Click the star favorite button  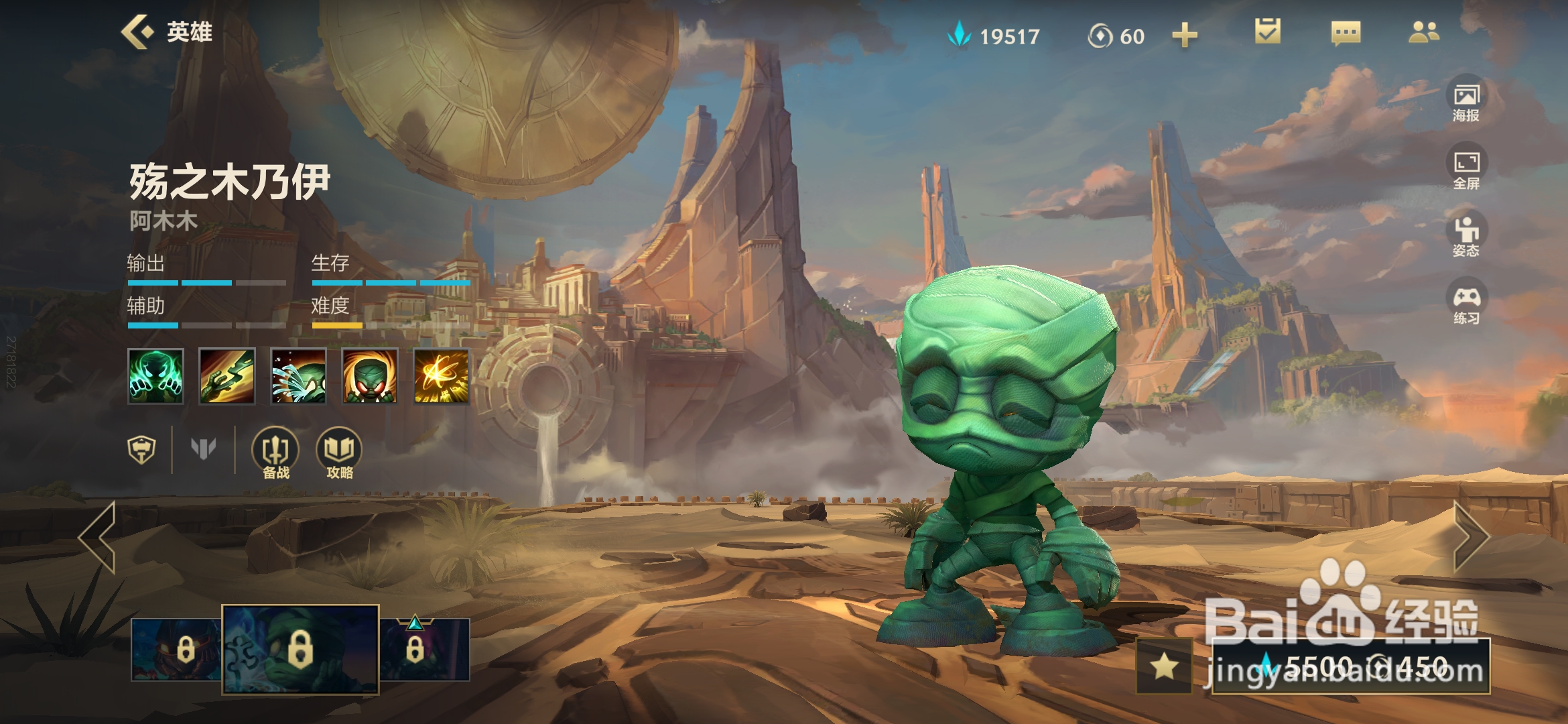point(1164,666)
